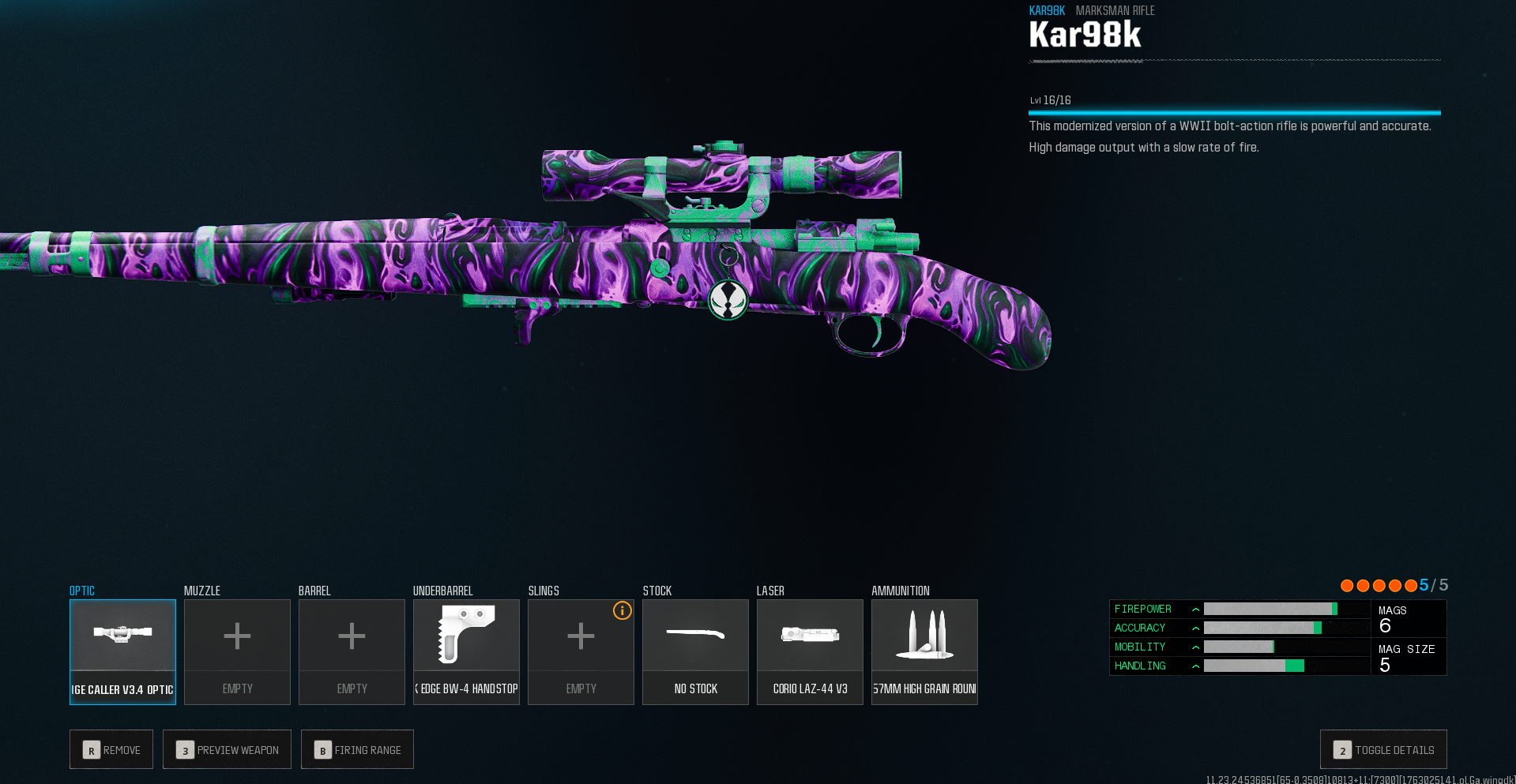1516x784 pixels.
Task: Click the info icon on the Slings slot
Action: (622, 611)
